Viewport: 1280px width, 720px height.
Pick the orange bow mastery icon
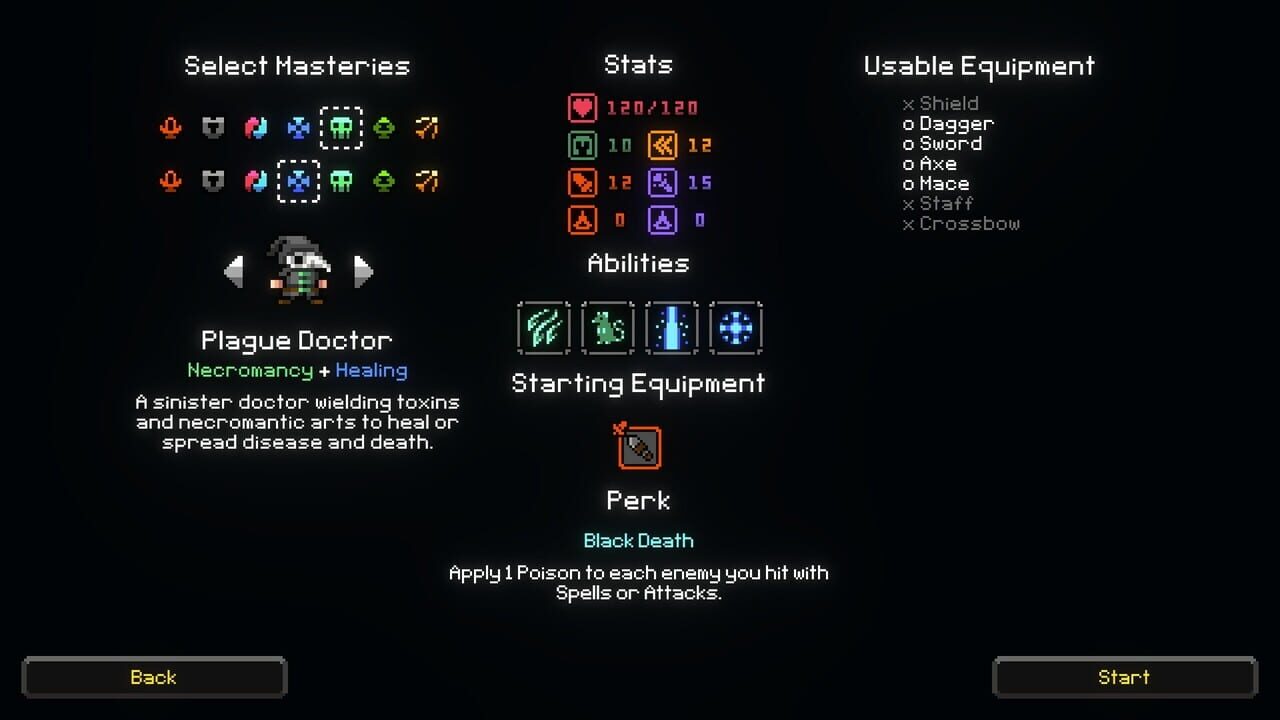427,128
